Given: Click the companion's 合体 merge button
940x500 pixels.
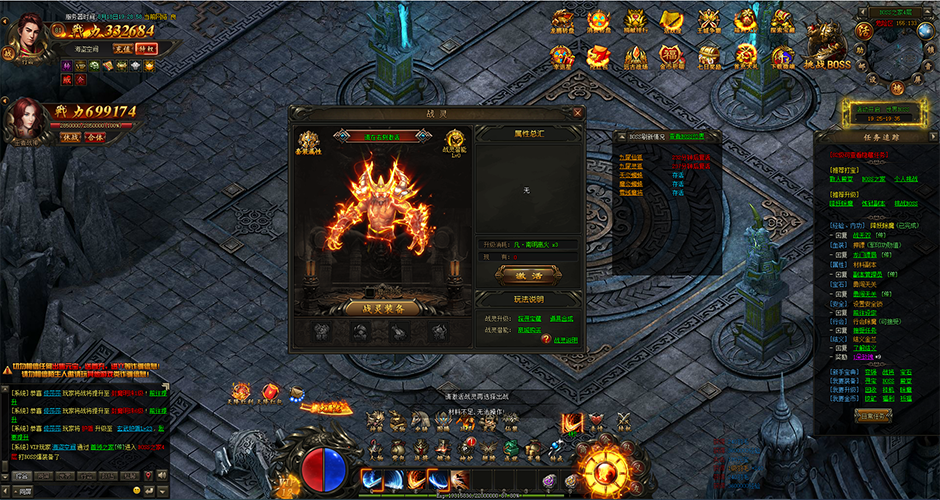Looking at the screenshot, I should (x=95, y=138).
